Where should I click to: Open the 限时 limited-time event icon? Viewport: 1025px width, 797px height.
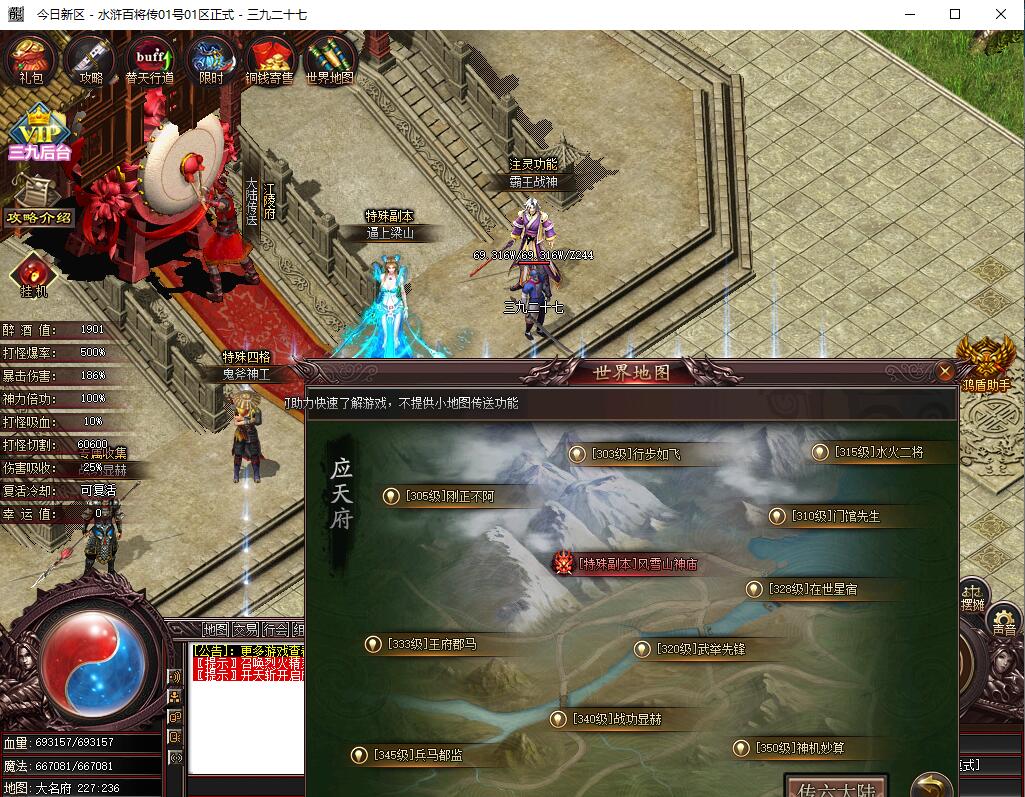(x=210, y=59)
